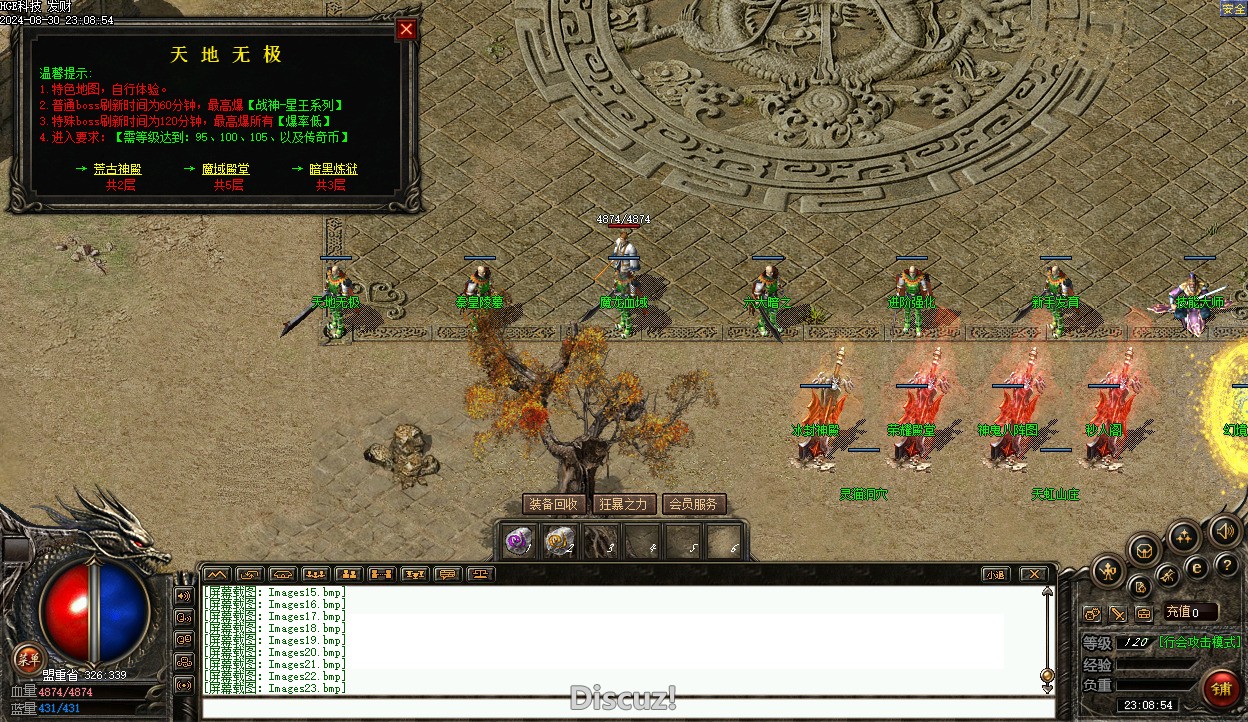The image size is (1248, 722).
Task: Close the chat panel with the X button
Action: 1033,574
